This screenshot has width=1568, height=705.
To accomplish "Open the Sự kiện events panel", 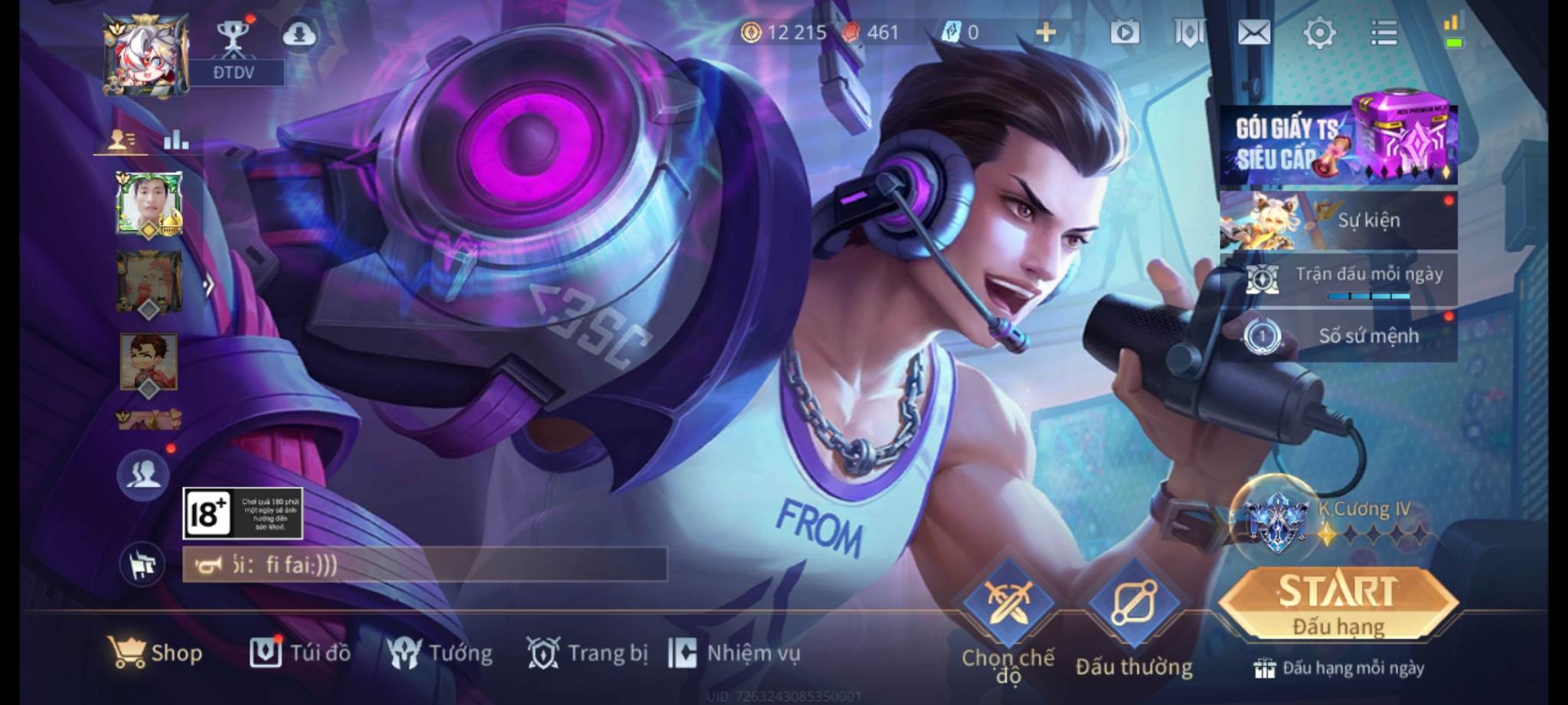I will [1338, 220].
